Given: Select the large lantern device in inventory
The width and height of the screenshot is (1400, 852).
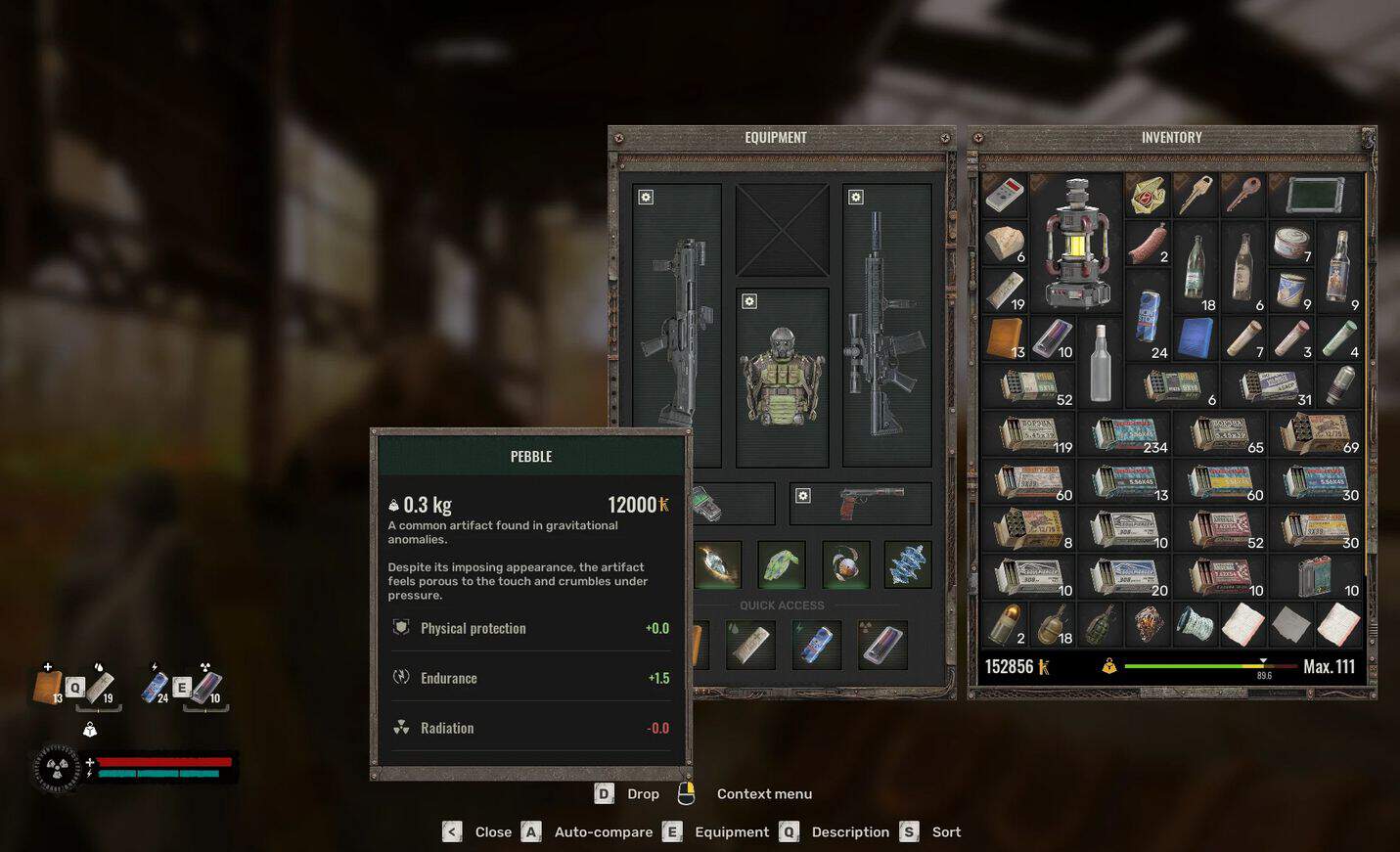Looking at the screenshot, I should pyautogui.click(x=1075, y=243).
